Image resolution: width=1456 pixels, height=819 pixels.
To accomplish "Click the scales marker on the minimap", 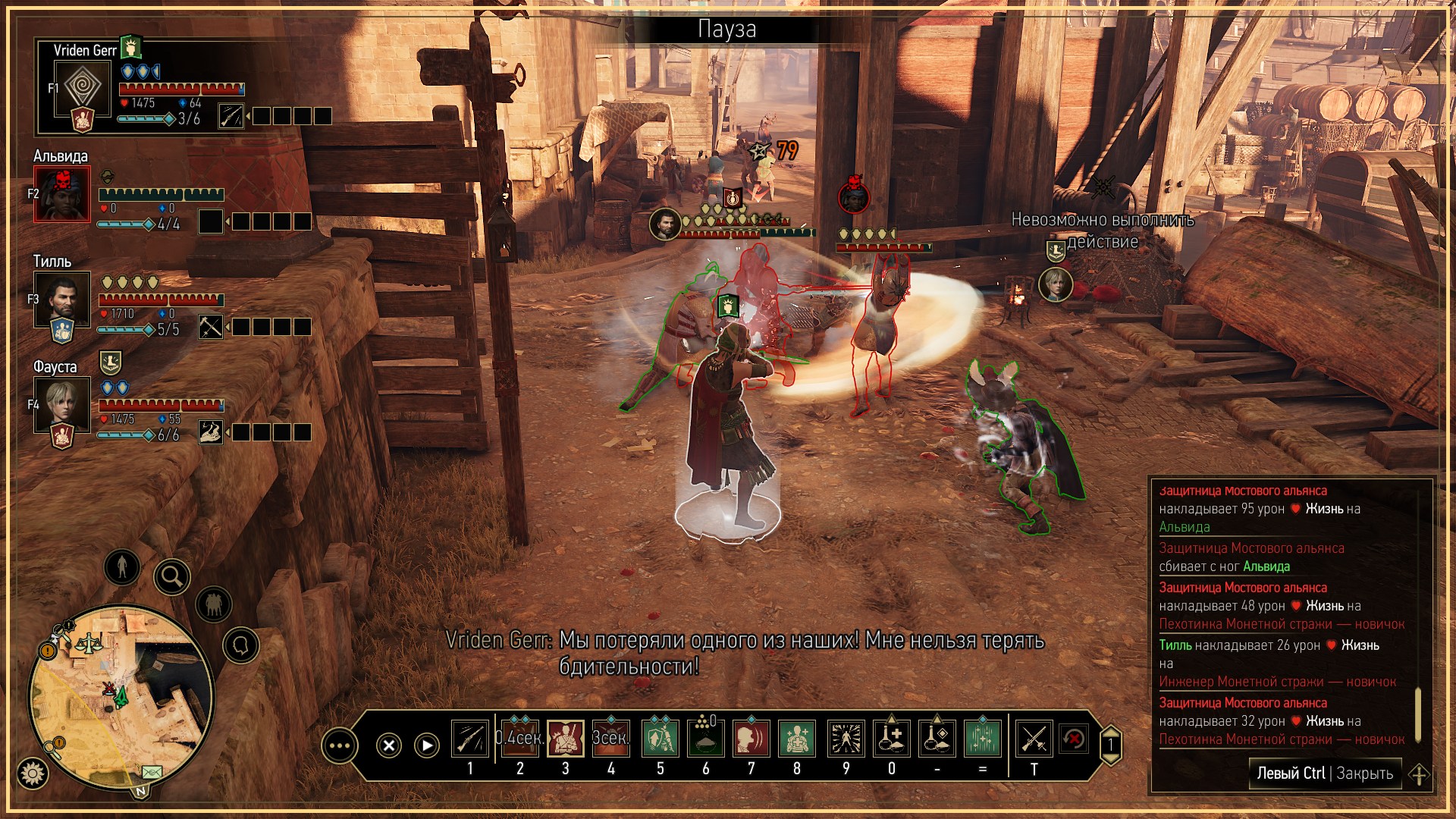I will (91, 644).
